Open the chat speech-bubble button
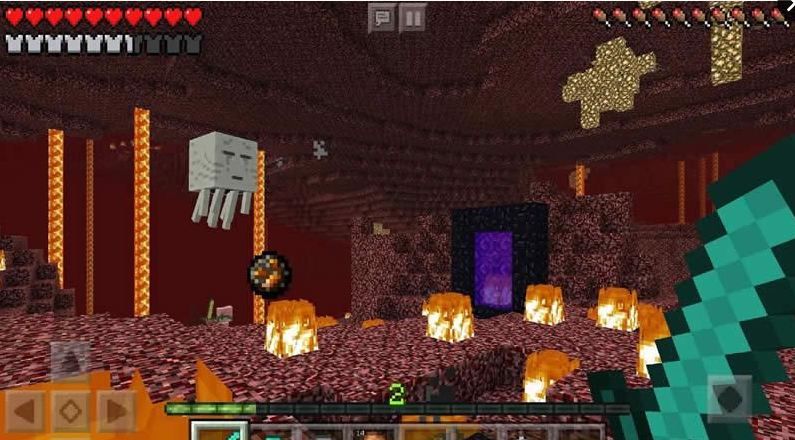 [x=381, y=18]
